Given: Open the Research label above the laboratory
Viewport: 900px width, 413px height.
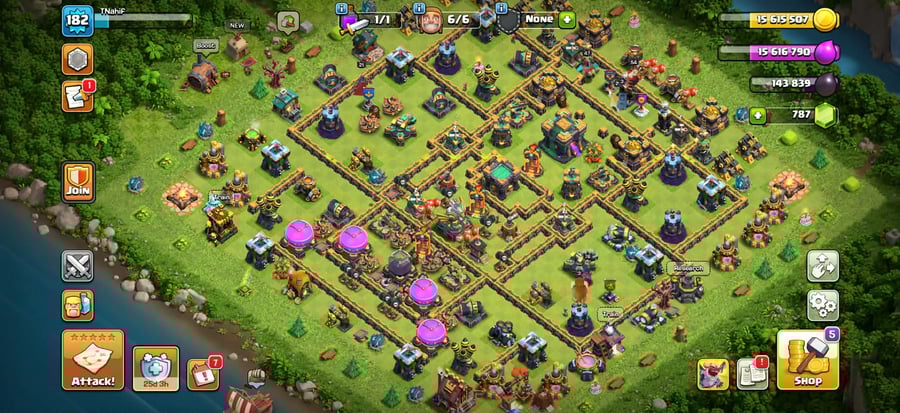Looking at the screenshot, I should pyautogui.click(x=688, y=268).
